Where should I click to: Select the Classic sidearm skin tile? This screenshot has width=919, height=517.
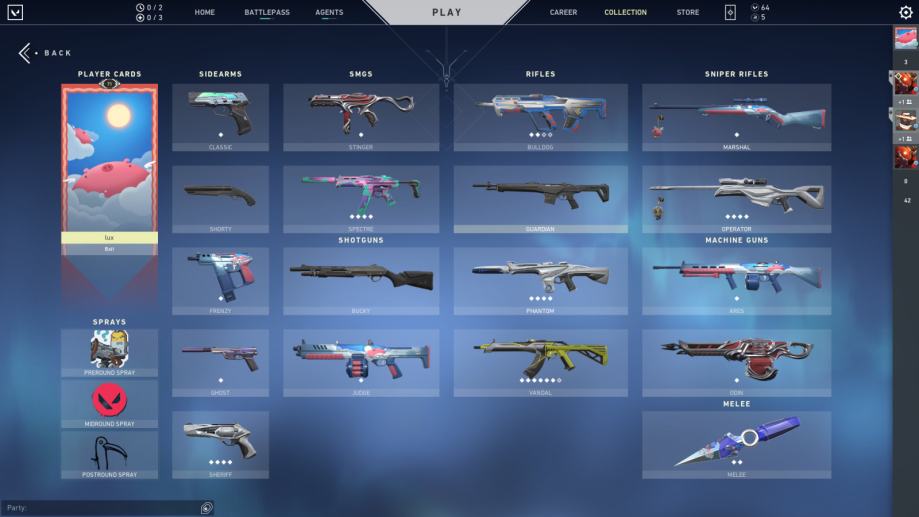tap(220, 116)
